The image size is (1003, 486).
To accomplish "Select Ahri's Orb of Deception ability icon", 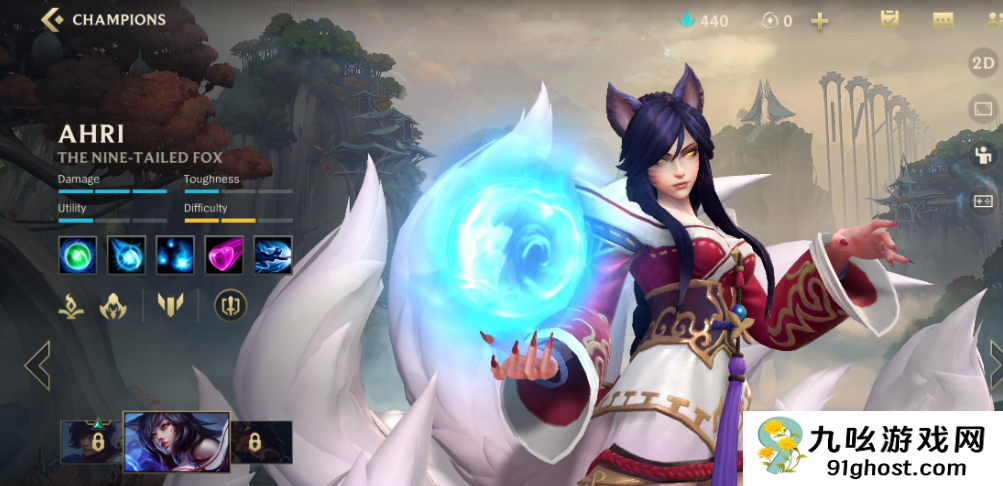I will tap(126, 255).
